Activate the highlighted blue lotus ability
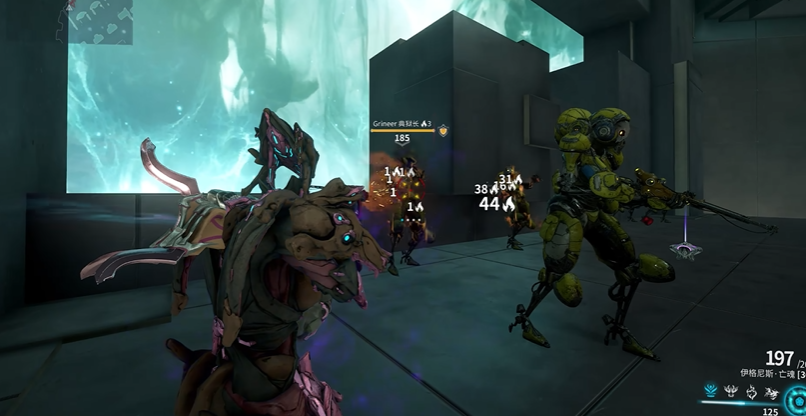 pos(712,392)
